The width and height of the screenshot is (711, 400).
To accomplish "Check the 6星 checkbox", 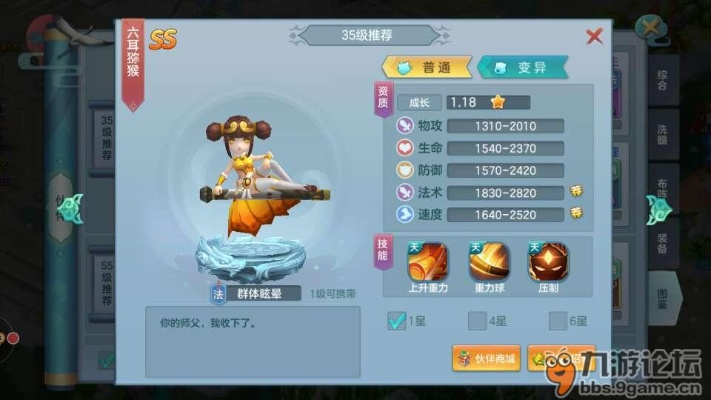I will click(557, 320).
